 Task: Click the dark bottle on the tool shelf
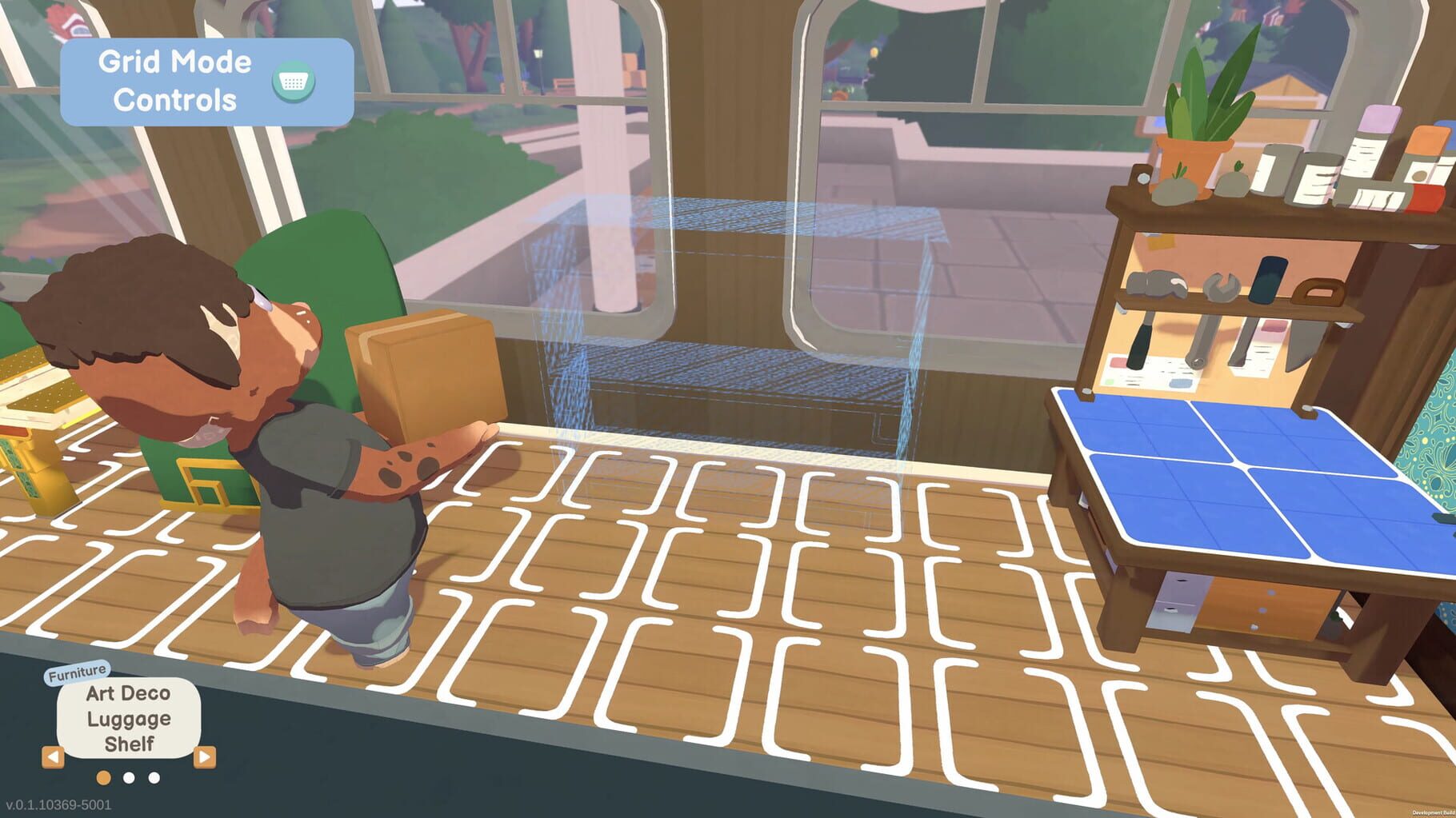point(1270,279)
